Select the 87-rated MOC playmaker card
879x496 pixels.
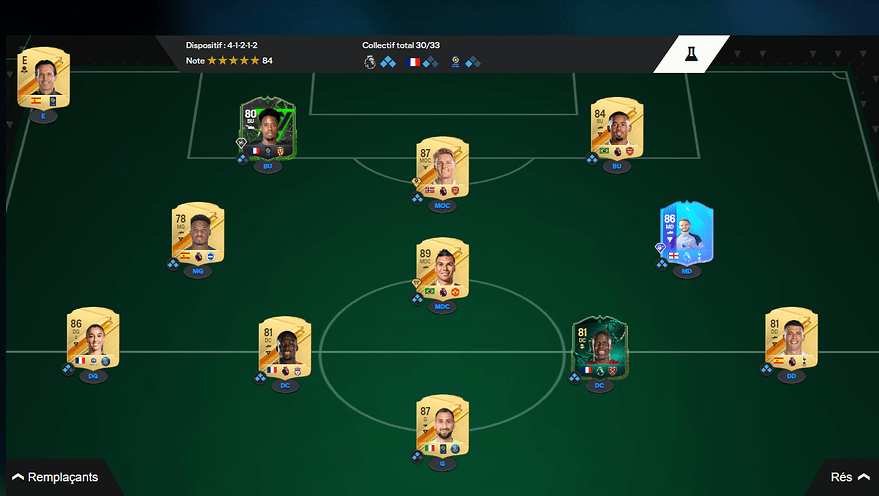pos(443,168)
